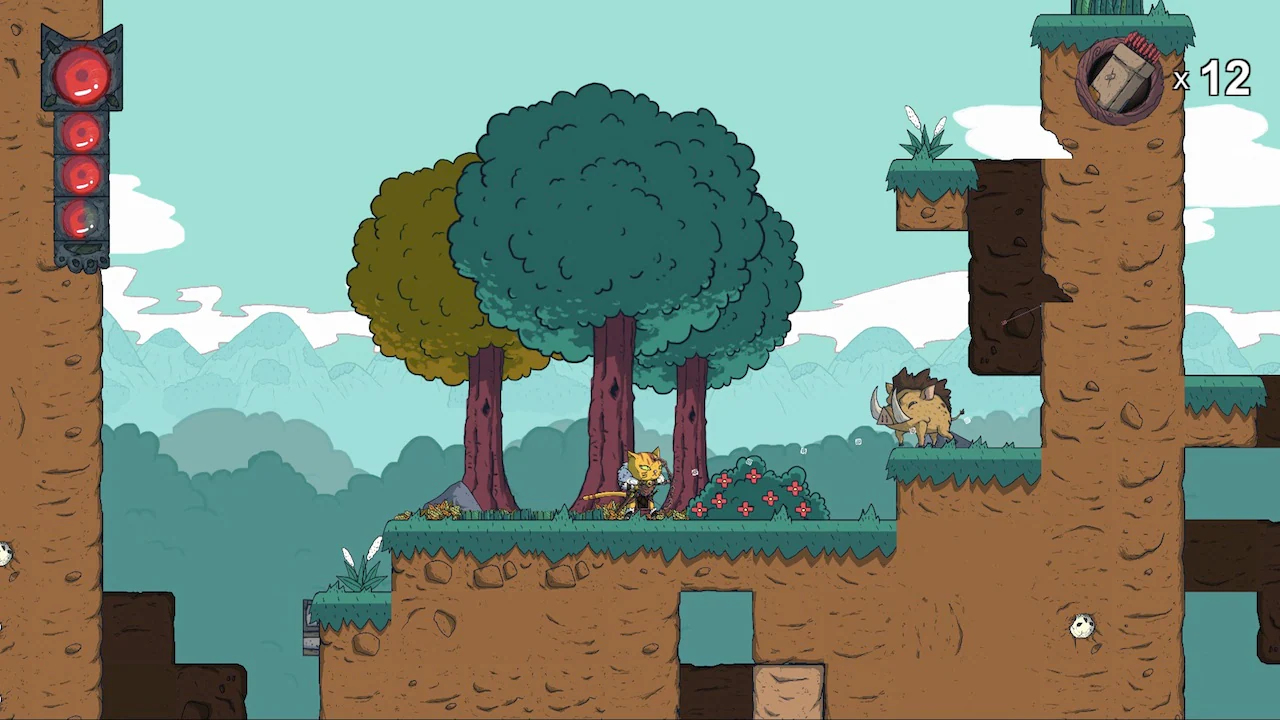This screenshot has width=1280, height=720.
Task: Click the second red health orb
Action: click(80, 135)
